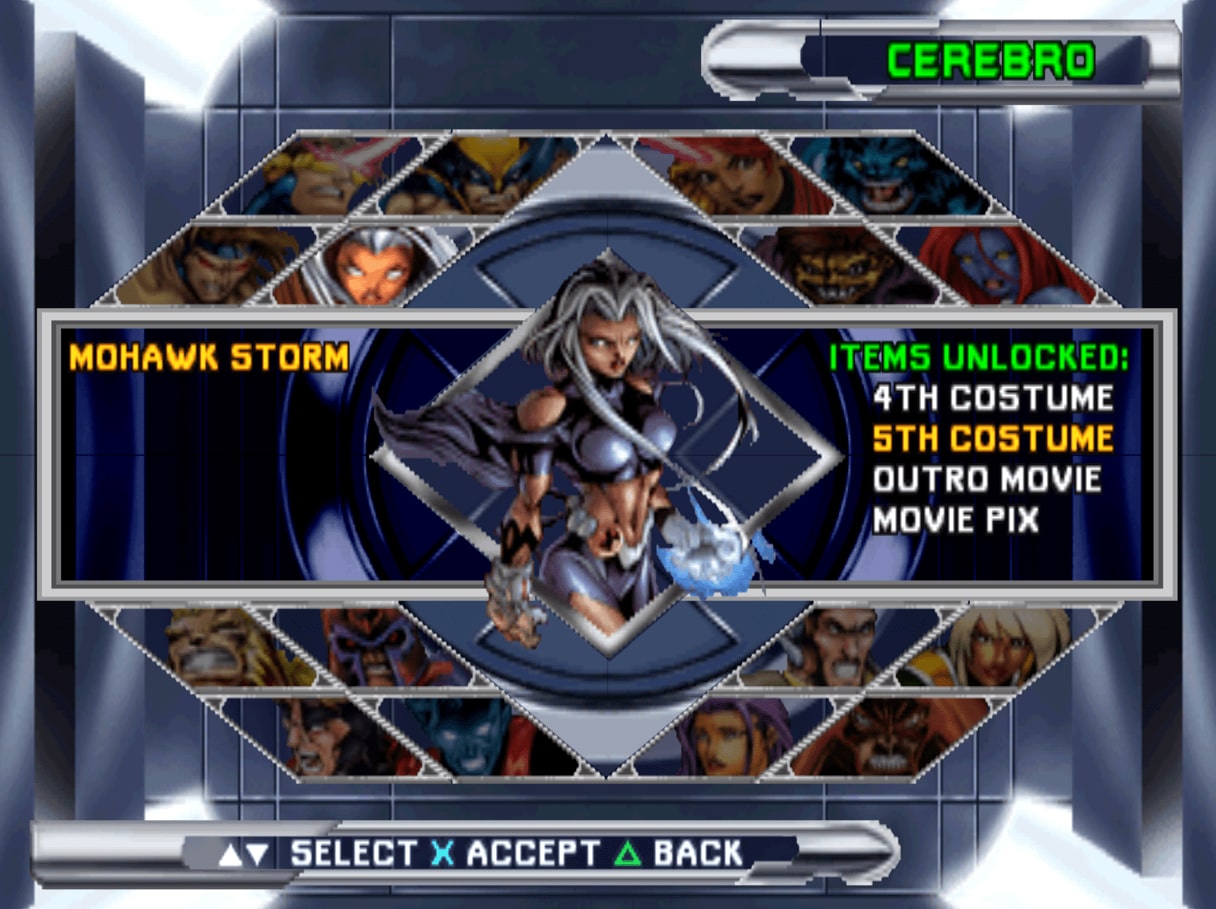The image size is (1216, 909).
Task: Open the Outro Movie unlock
Action: [986, 479]
